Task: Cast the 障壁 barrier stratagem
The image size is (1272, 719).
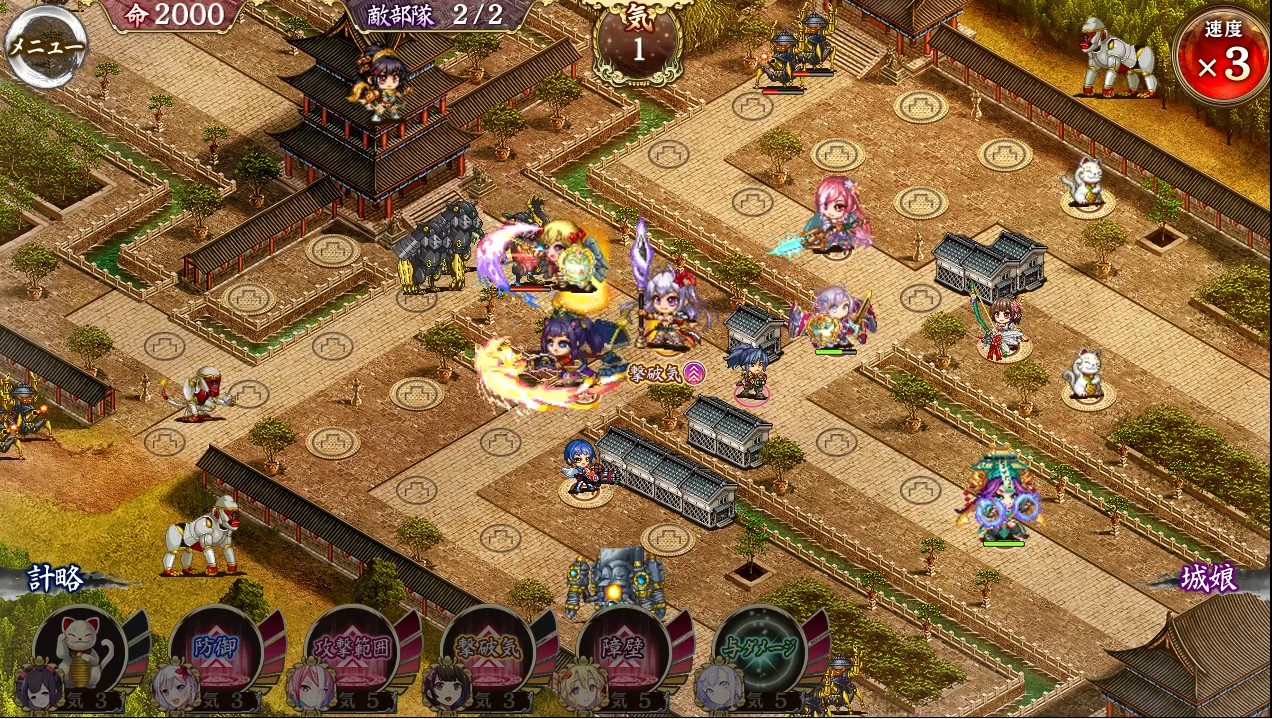Action: (x=623, y=650)
